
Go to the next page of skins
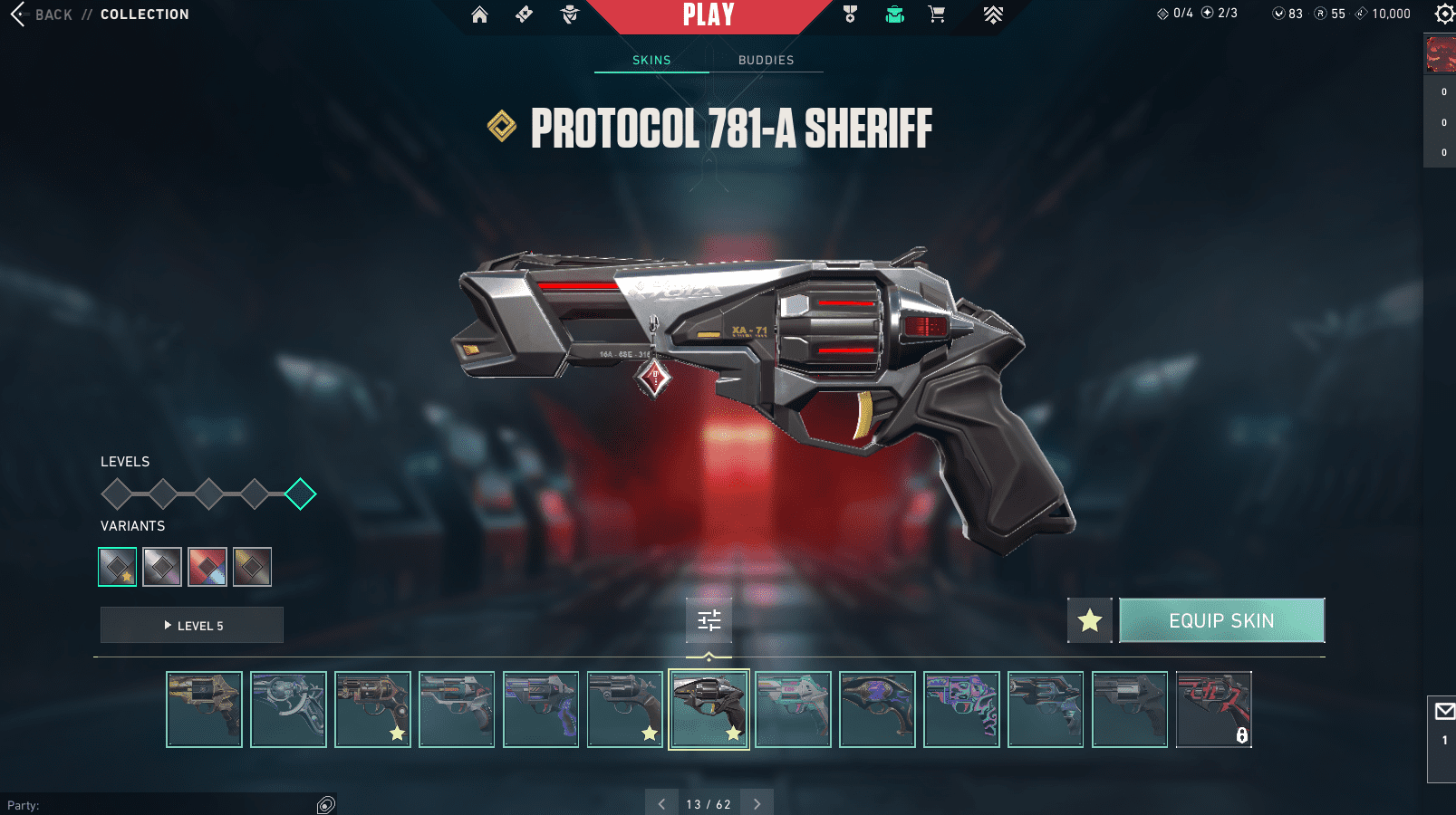[757, 803]
